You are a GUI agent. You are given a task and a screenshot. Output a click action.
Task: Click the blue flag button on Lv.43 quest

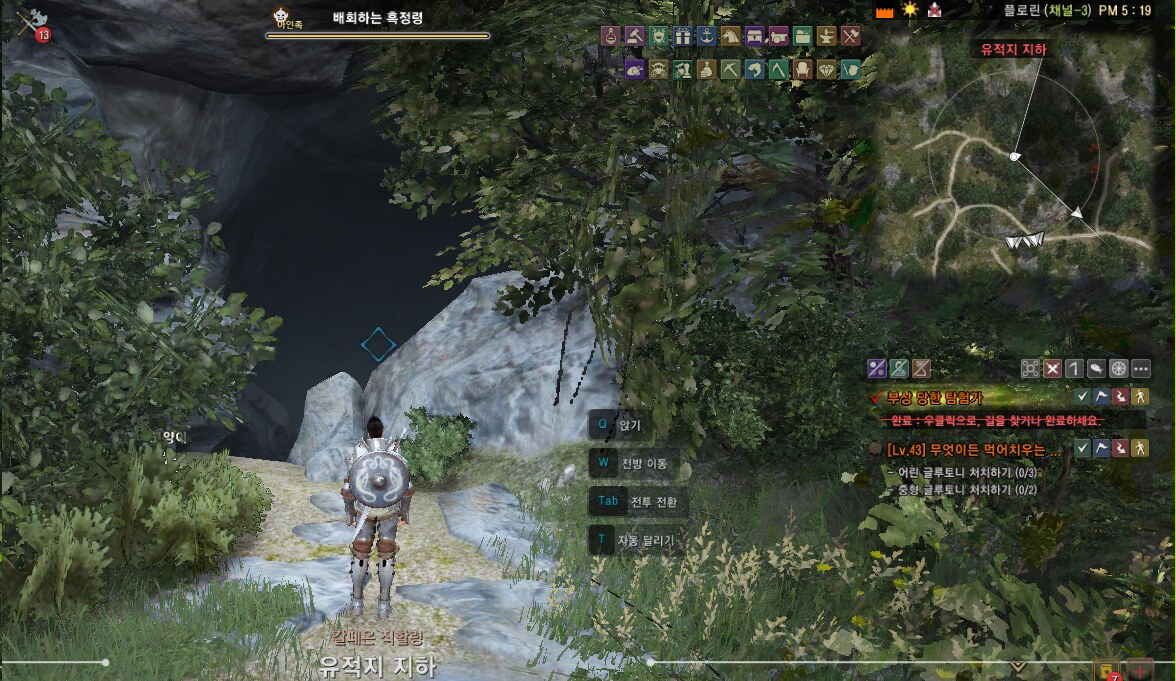[1102, 449]
